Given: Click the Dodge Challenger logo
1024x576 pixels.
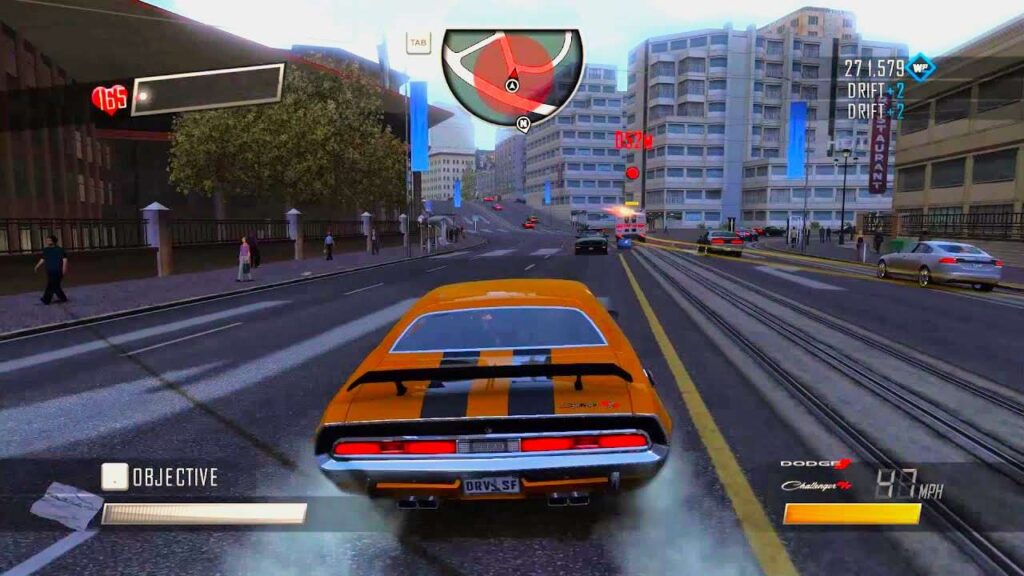Looking at the screenshot, I should pos(816,475).
